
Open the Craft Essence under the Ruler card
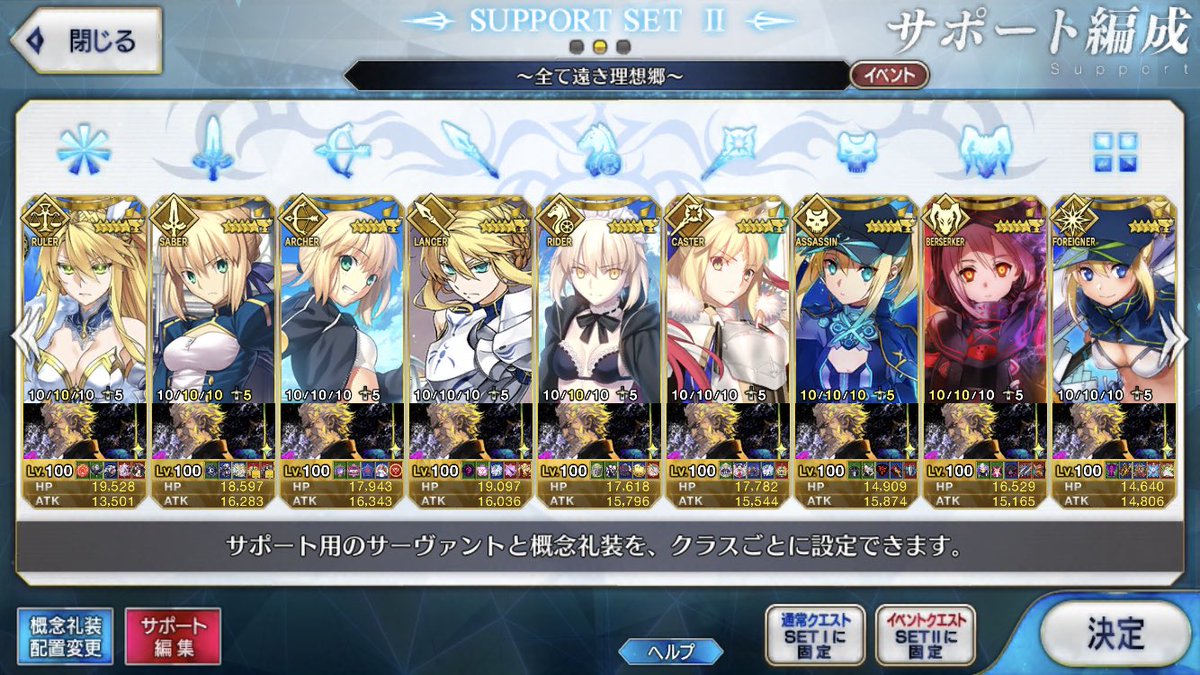(84, 431)
